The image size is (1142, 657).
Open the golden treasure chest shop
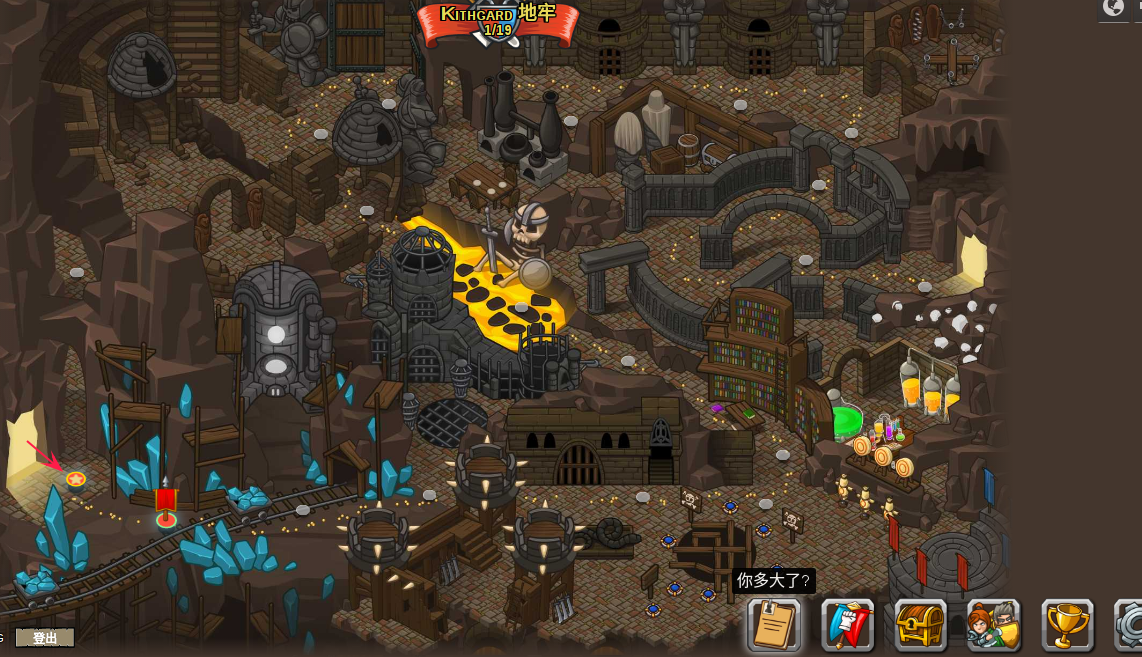(921, 625)
